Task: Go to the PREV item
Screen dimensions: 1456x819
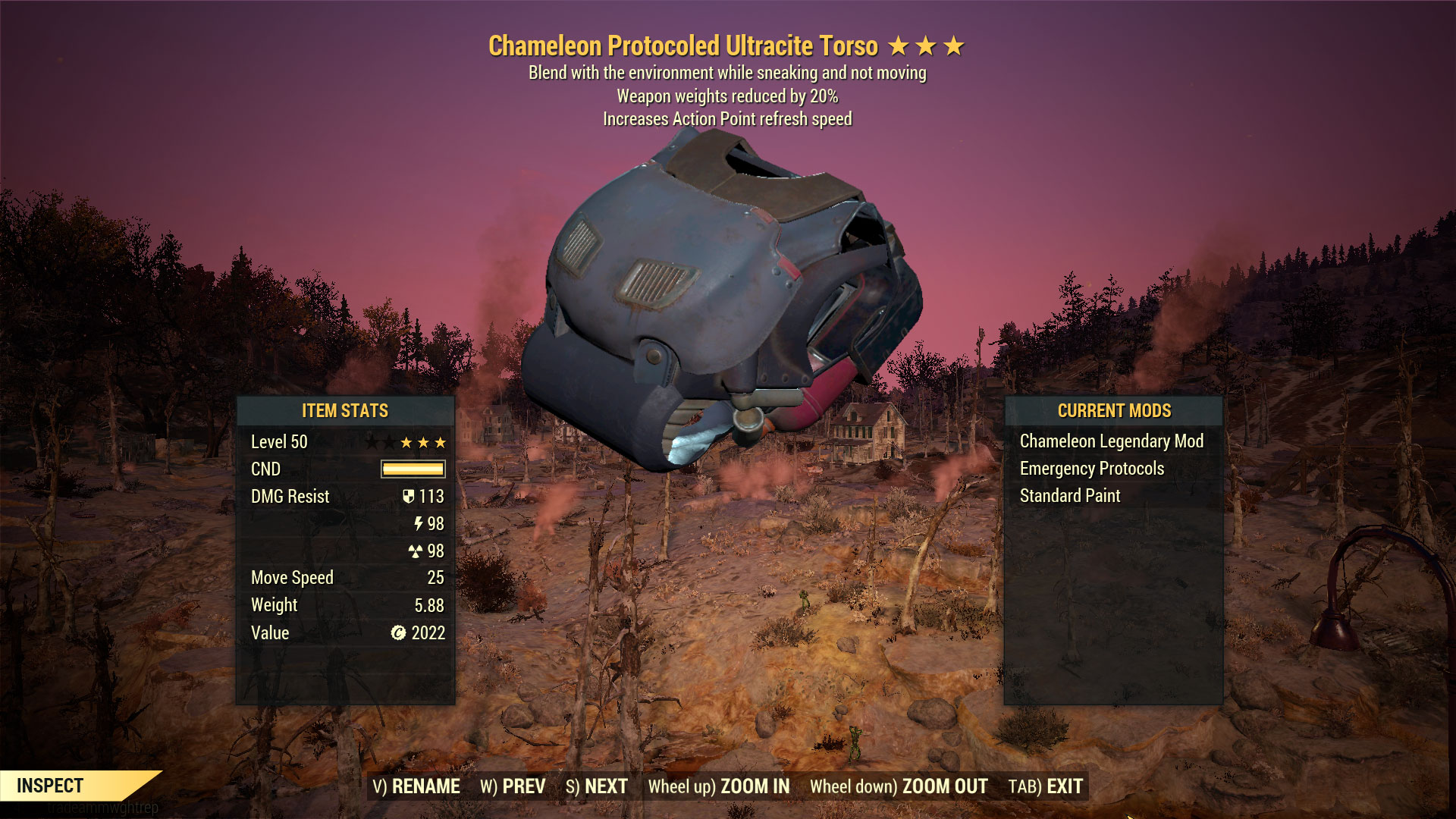Action: pos(513,786)
